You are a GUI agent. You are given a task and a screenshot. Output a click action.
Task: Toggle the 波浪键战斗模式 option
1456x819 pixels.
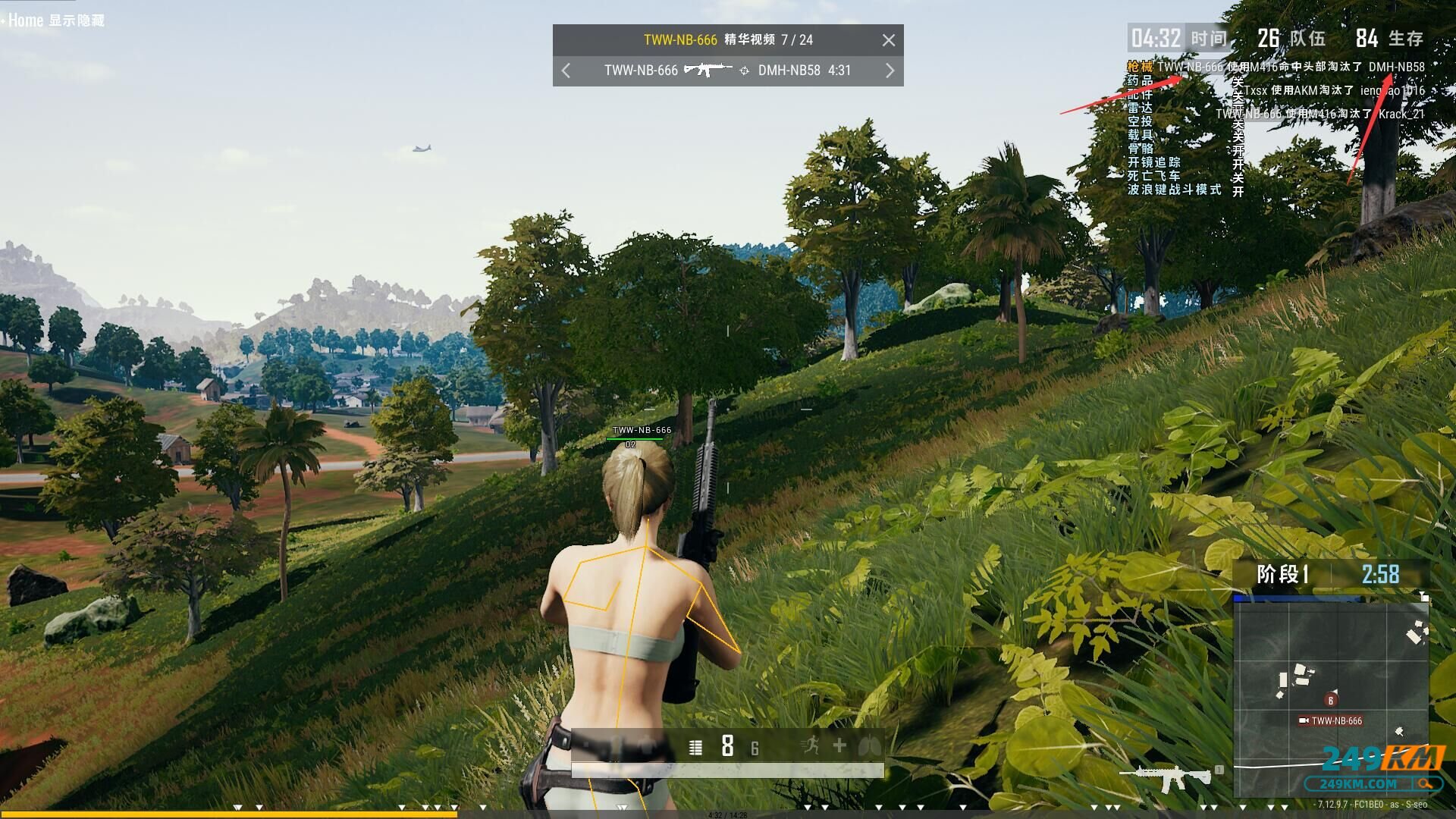[x=1174, y=190]
